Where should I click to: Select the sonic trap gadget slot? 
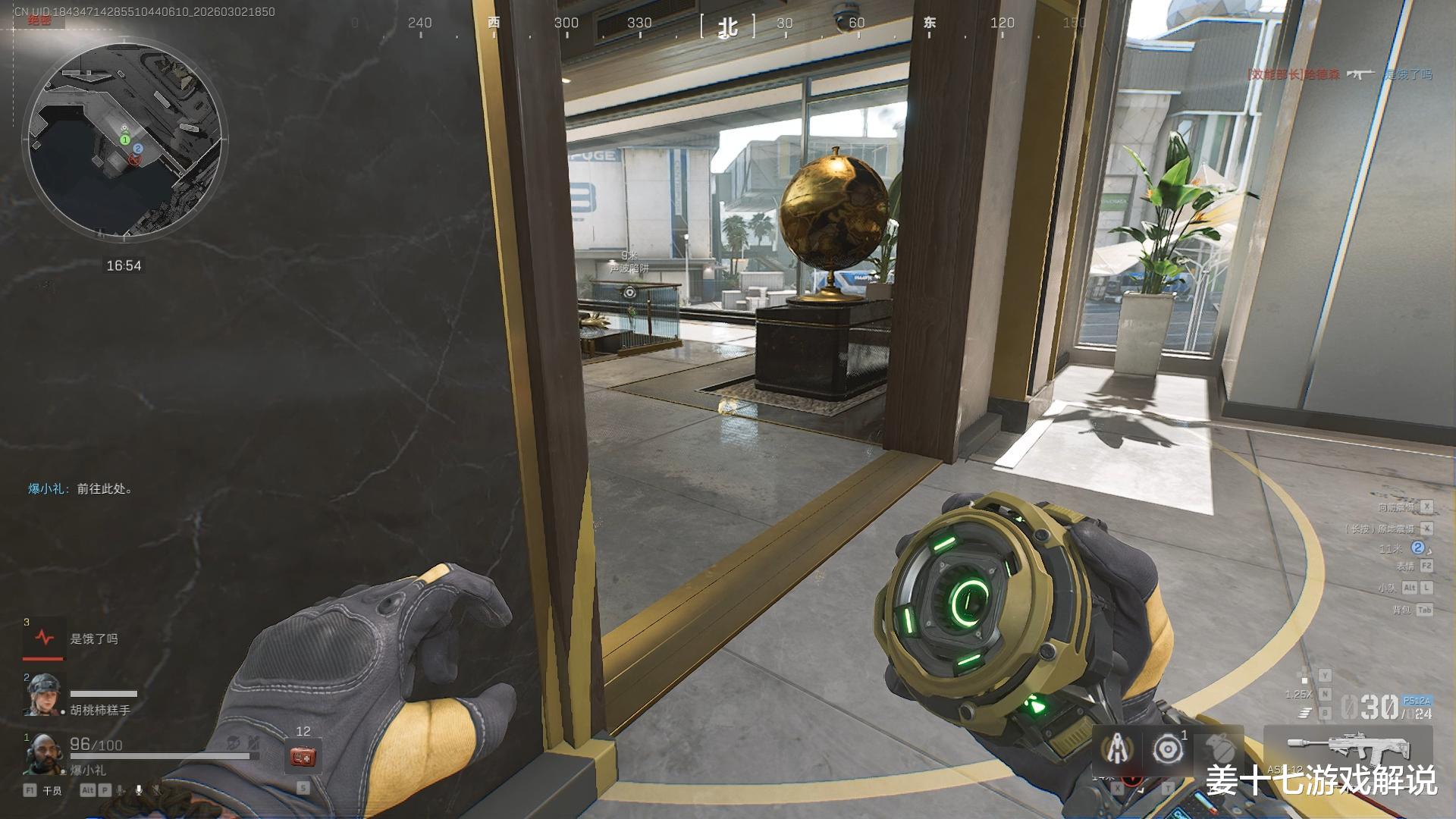pyautogui.click(x=1168, y=750)
